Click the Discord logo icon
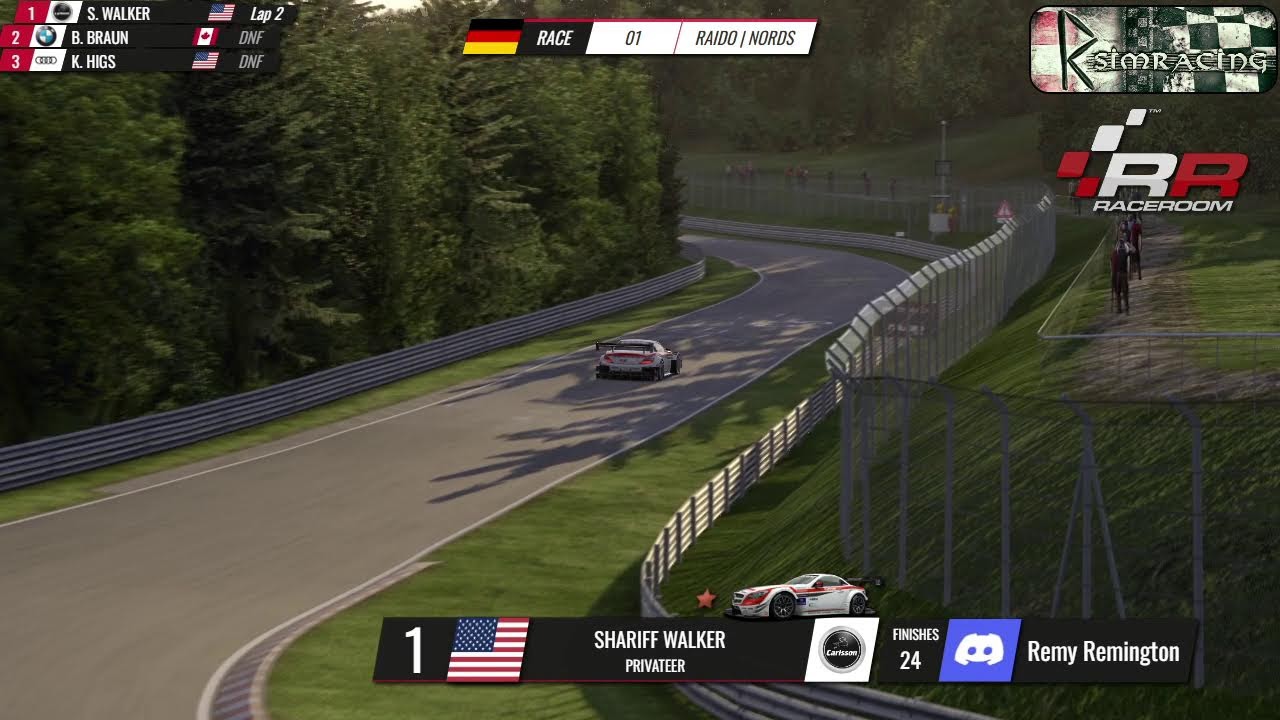The height and width of the screenshot is (720, 1280). 979,651
